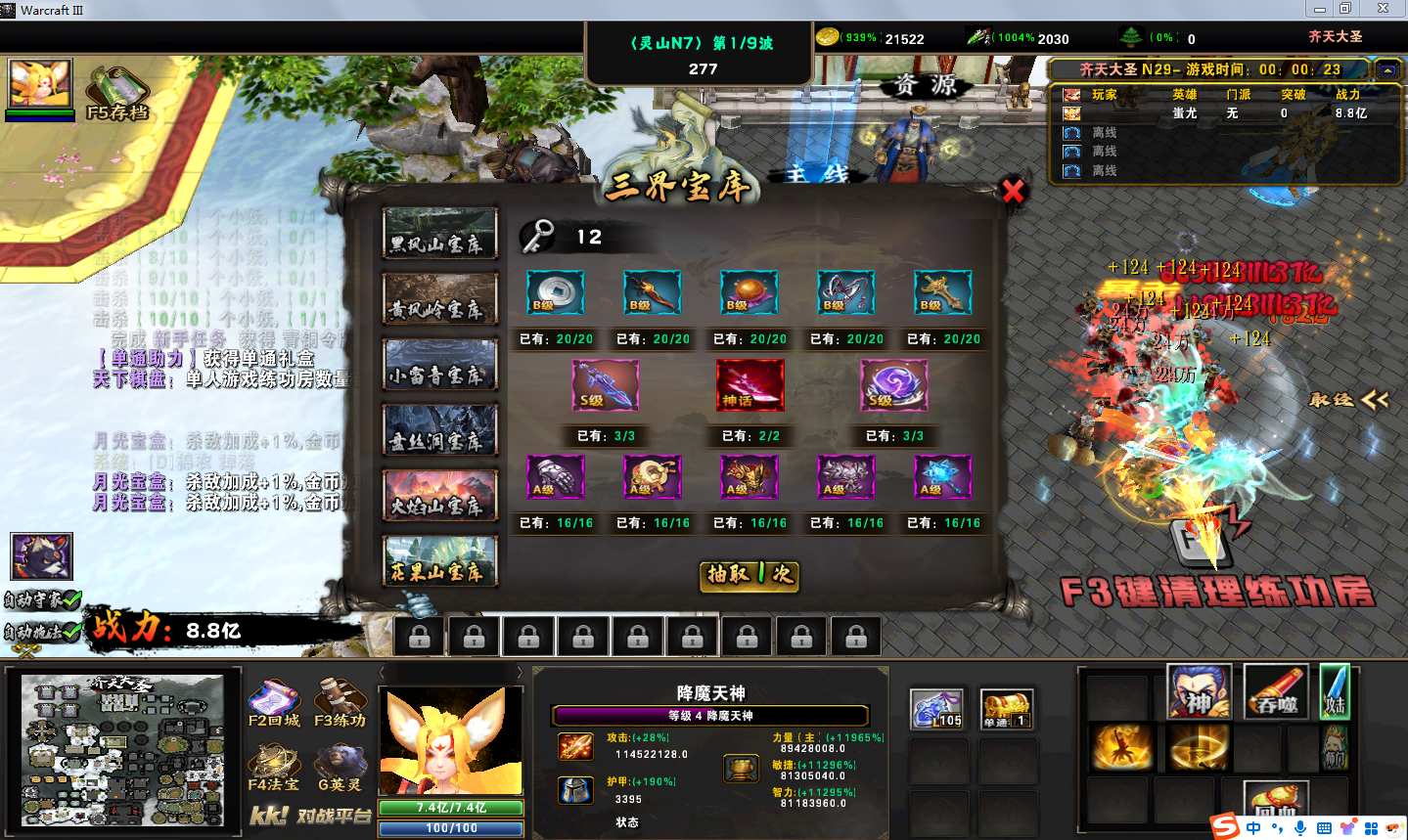
Task: Click the B级 silver coin reward icon
Action: coord(556,292)
